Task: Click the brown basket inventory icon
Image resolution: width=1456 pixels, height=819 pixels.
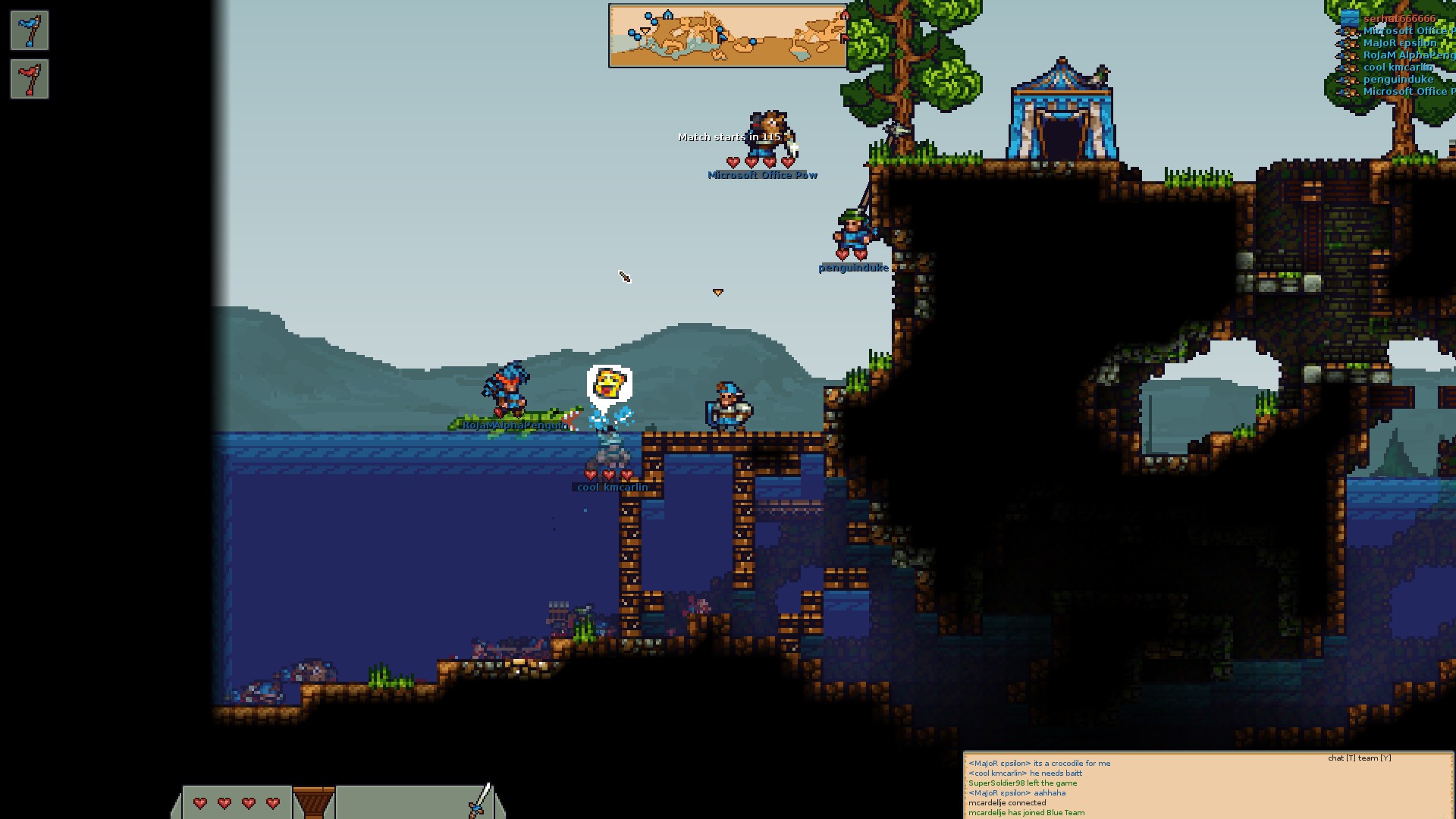Action: click(313, 802)
